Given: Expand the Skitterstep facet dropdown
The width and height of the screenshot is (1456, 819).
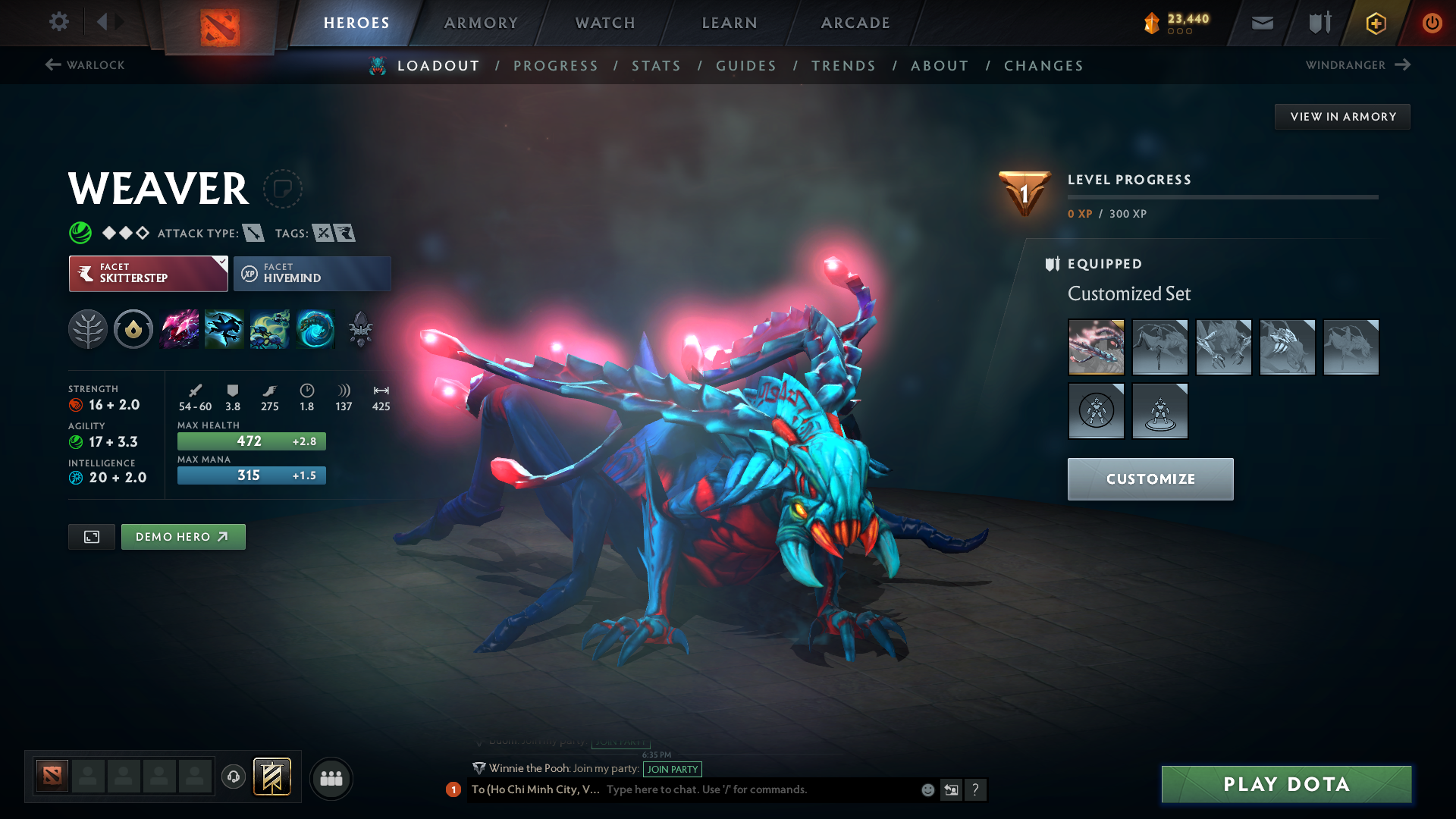Looking at the screenshot, I should point(221,265).
